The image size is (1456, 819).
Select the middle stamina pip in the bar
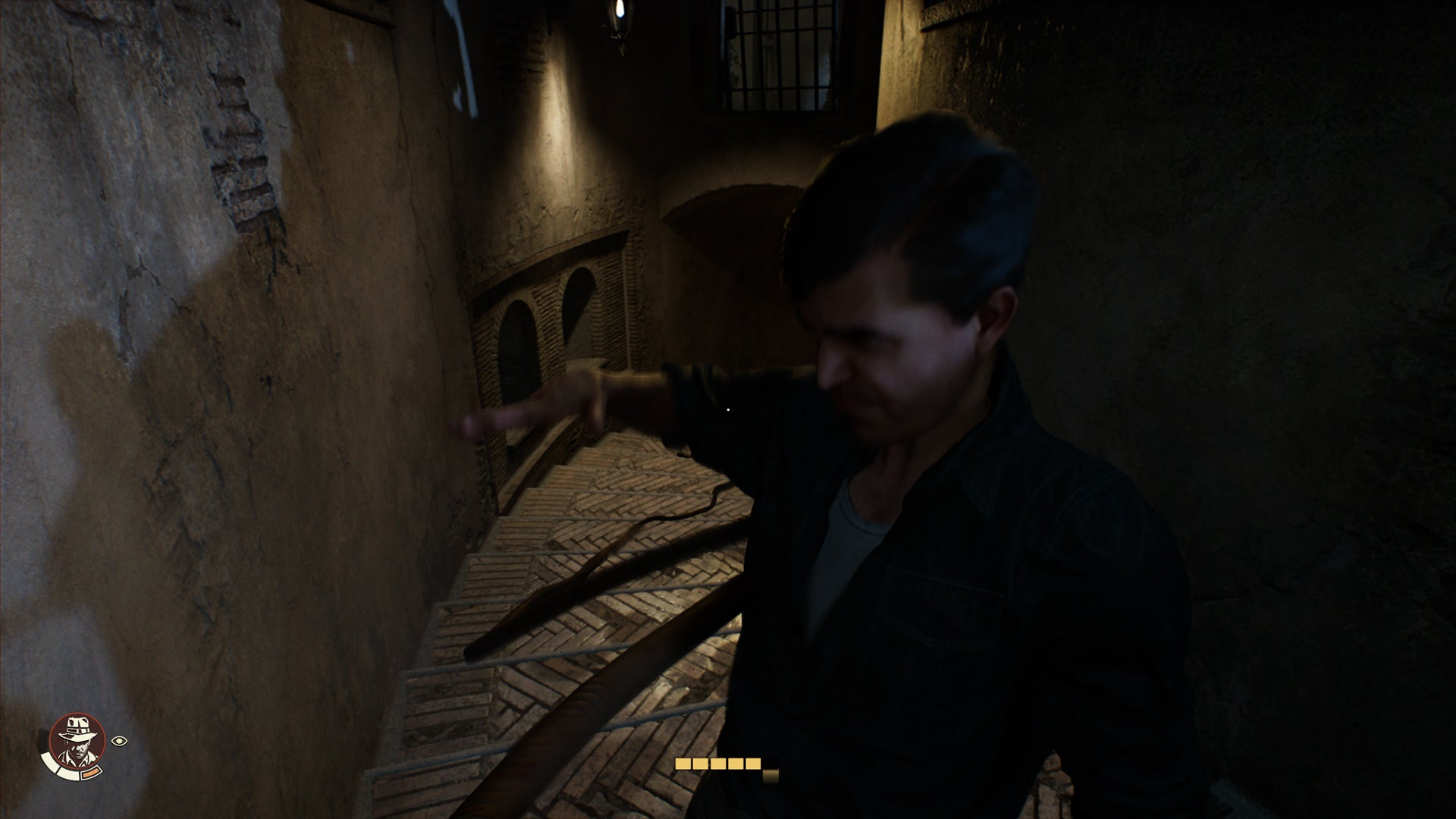718,764
